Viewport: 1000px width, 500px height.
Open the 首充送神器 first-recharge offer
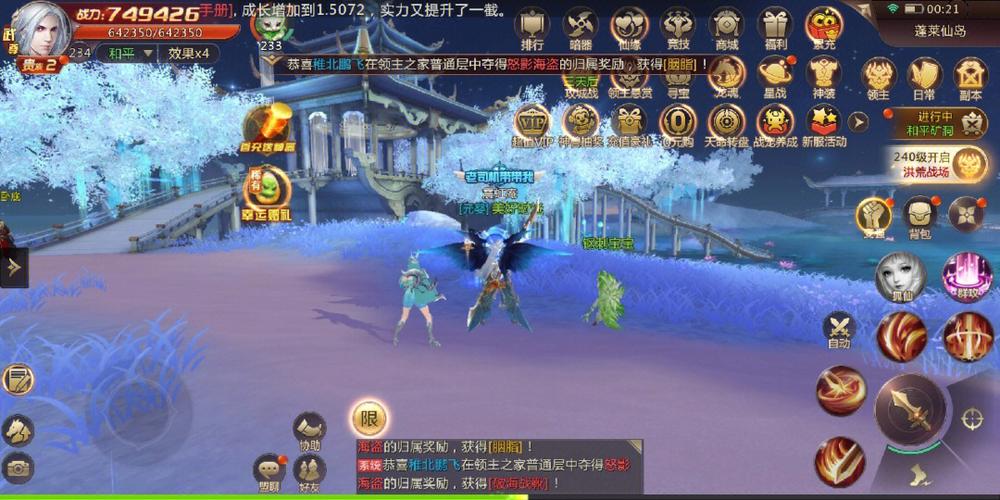266,127
